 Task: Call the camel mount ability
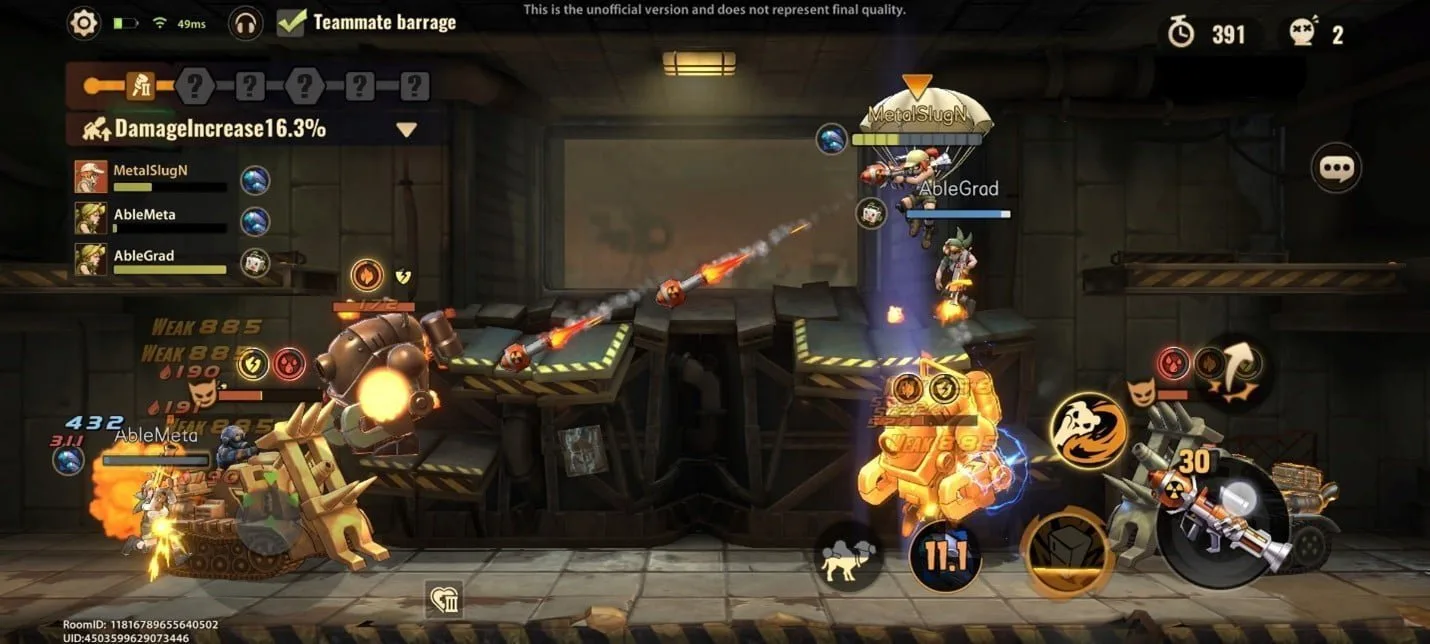click(848, 557)
